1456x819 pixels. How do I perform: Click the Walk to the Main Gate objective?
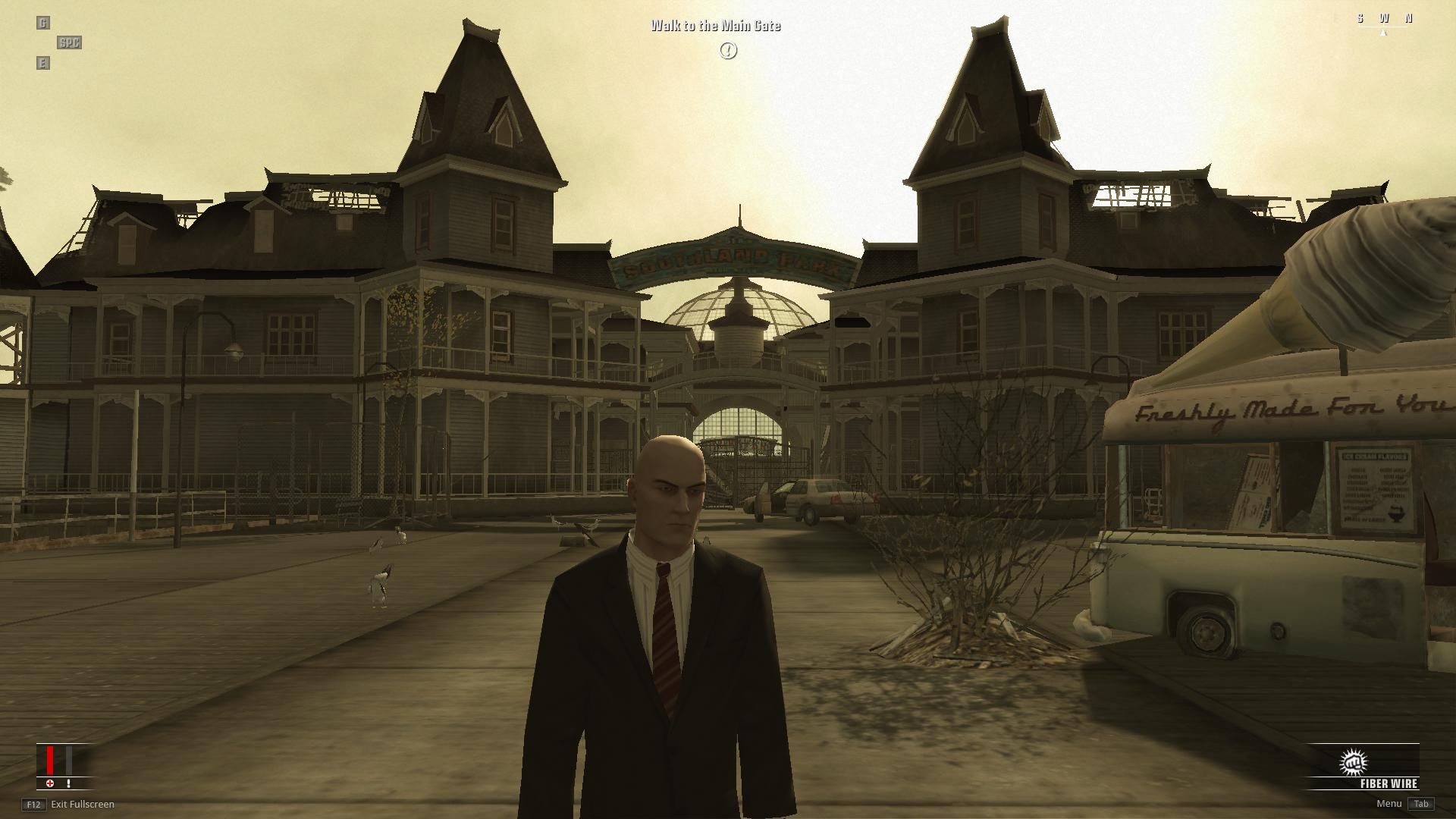click(x=715, y=26)
